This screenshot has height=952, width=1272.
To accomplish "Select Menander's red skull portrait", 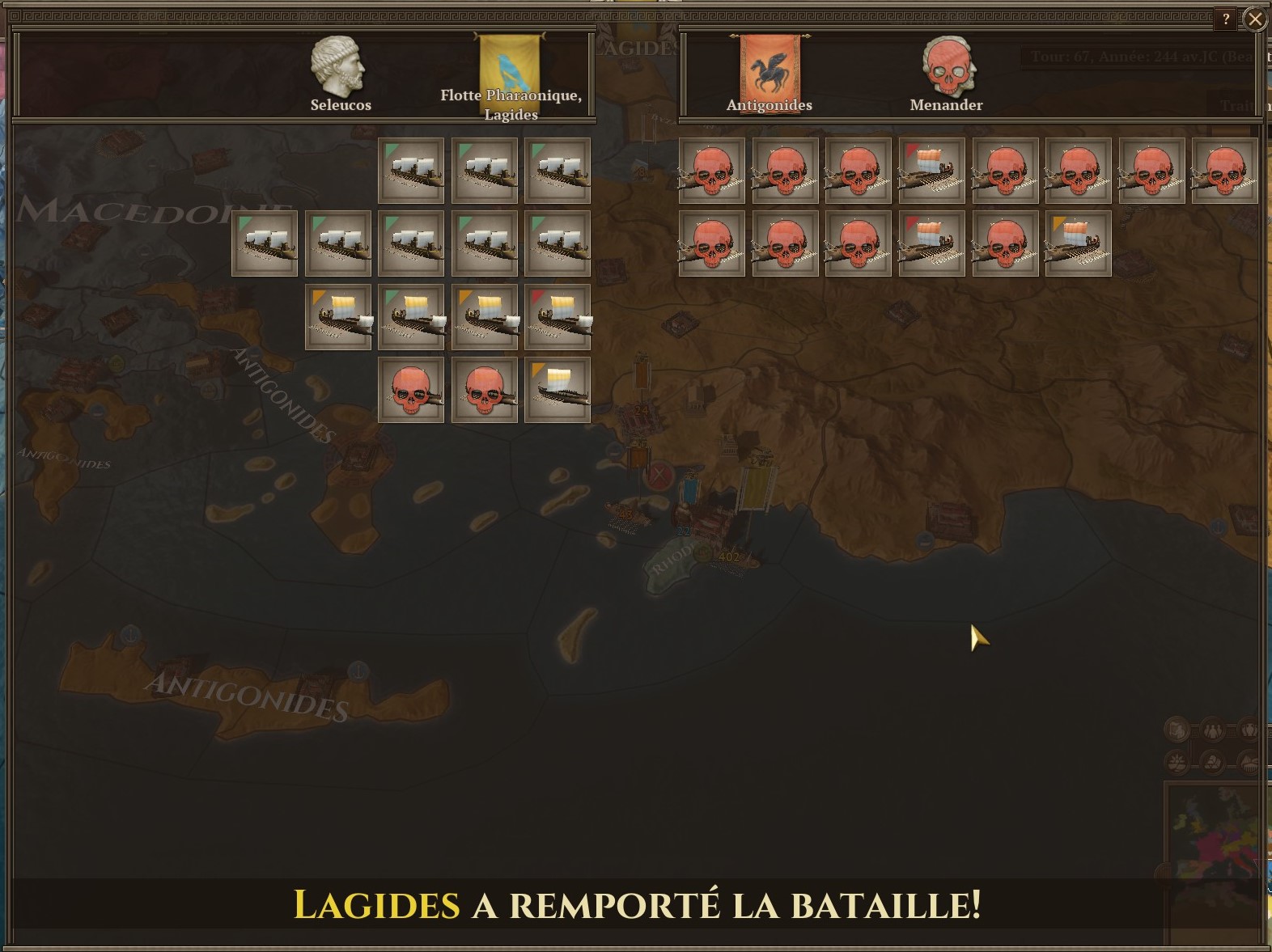I will [x=947, y=66].
